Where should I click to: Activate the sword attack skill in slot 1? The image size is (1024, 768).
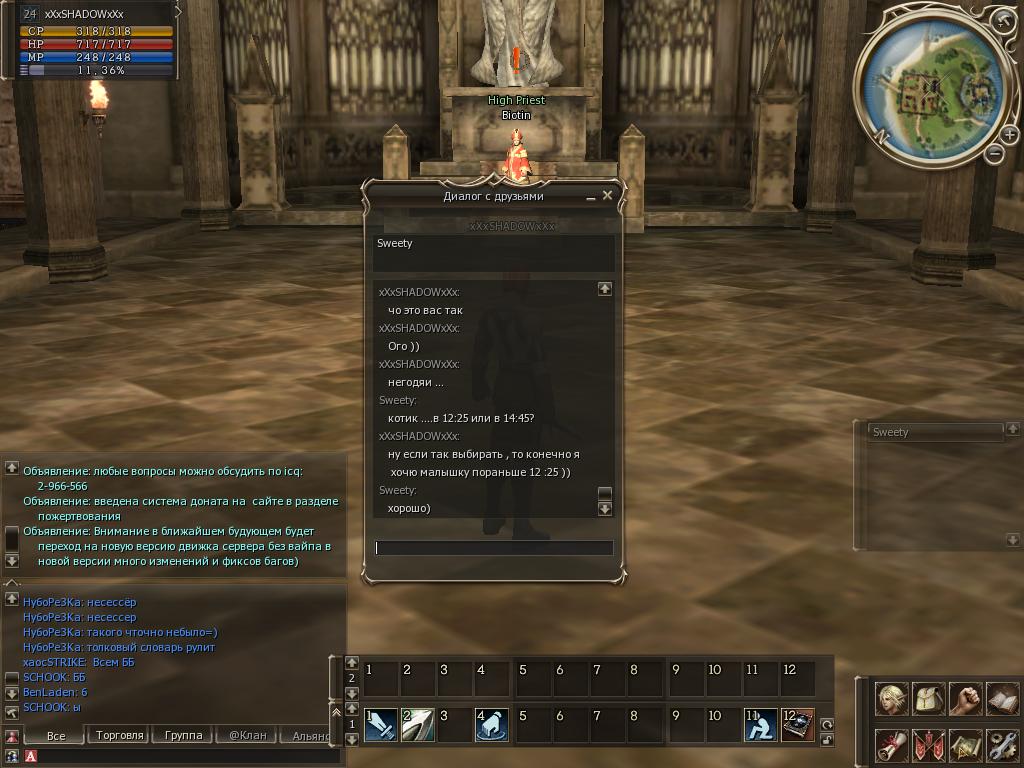click(380, 724)
